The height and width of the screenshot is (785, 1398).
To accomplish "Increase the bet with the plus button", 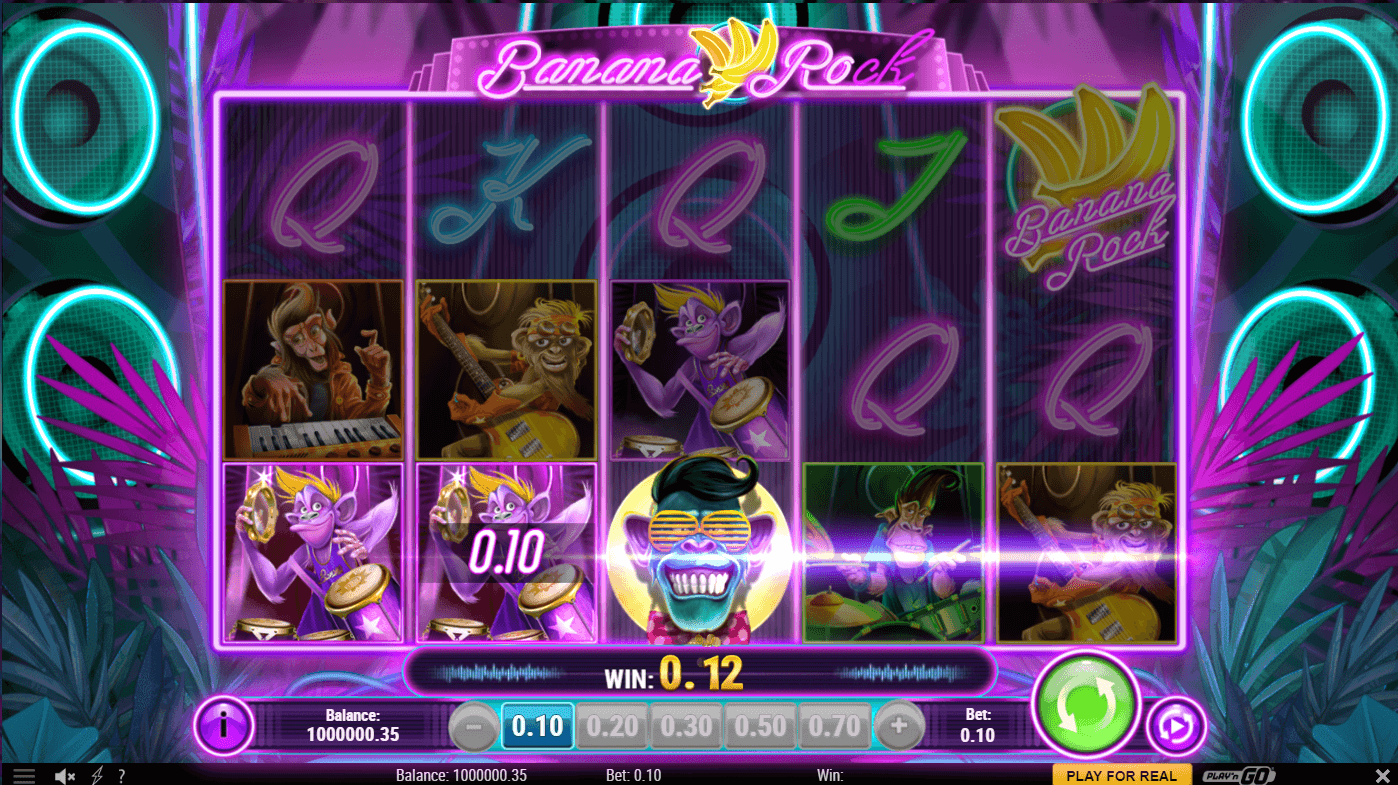I will (900, 727).
